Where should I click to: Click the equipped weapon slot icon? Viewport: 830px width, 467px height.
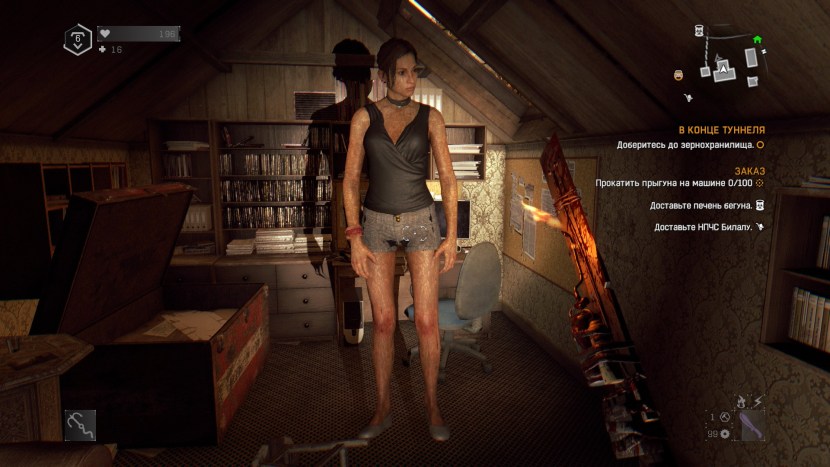[x=749, y=427]
